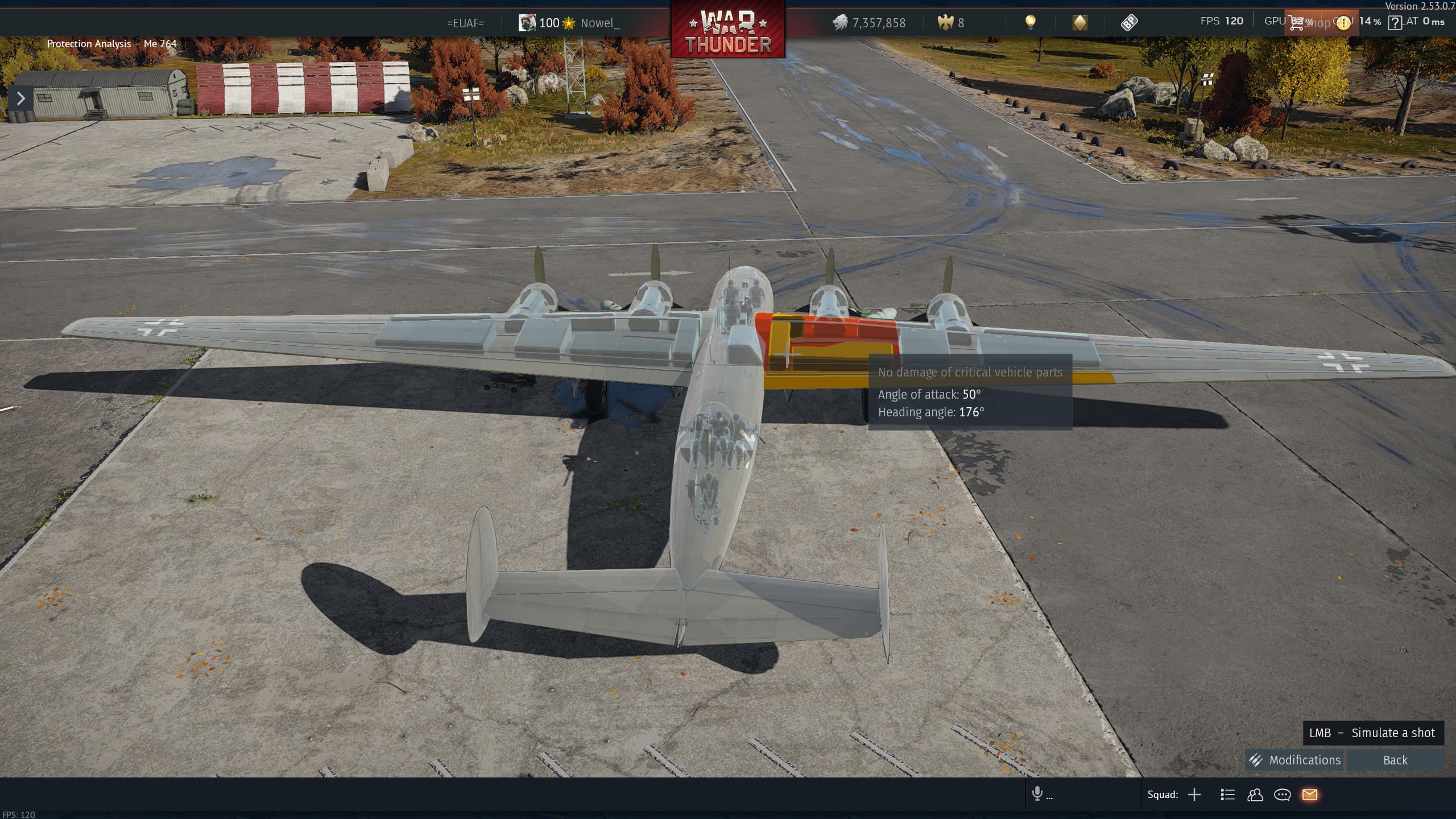
Task: Open the Modifications panel
Action: pyautogui.click(x=1294, y=760)
